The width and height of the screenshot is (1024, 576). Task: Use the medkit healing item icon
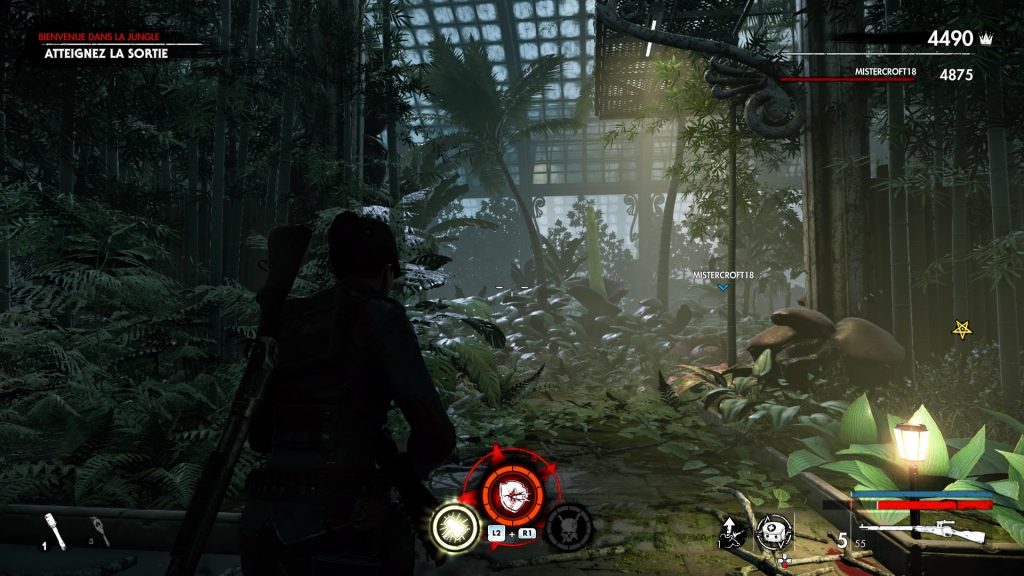[x=773, y=531]
